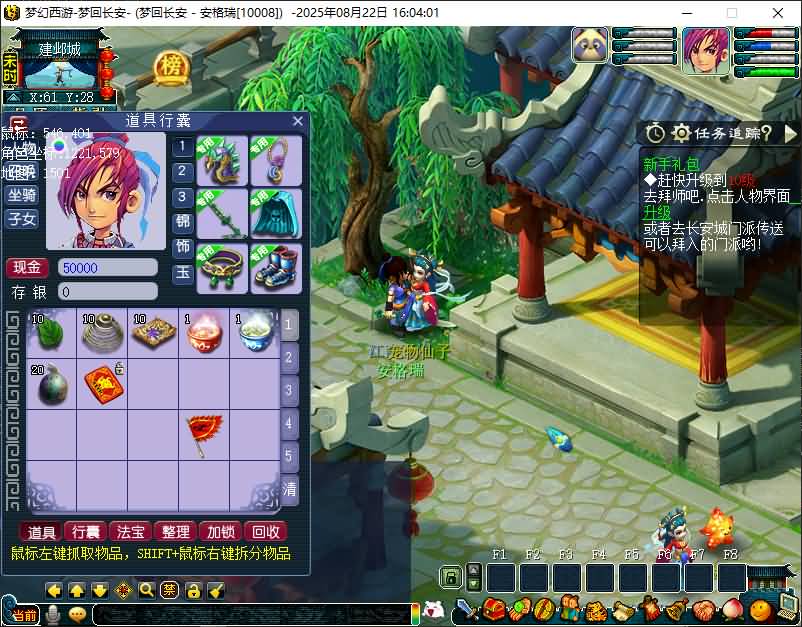Switch to the 行囊 bag tab
Screen dimensions: 802x627
pyautogui.click(x=86, y=531)
